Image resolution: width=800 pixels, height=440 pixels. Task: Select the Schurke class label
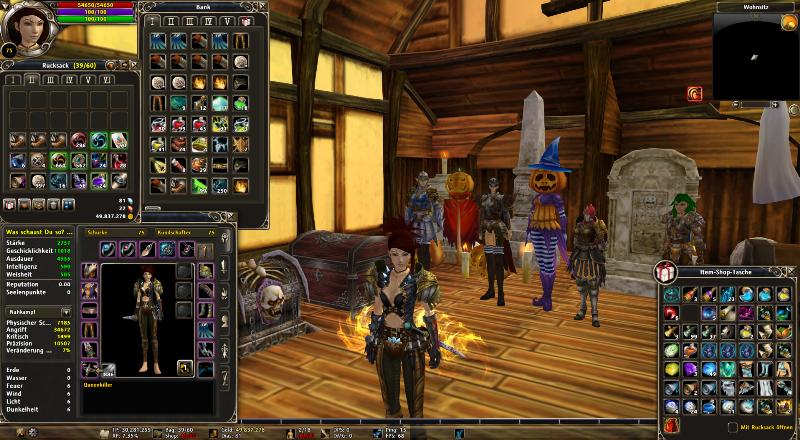[98, 230]
